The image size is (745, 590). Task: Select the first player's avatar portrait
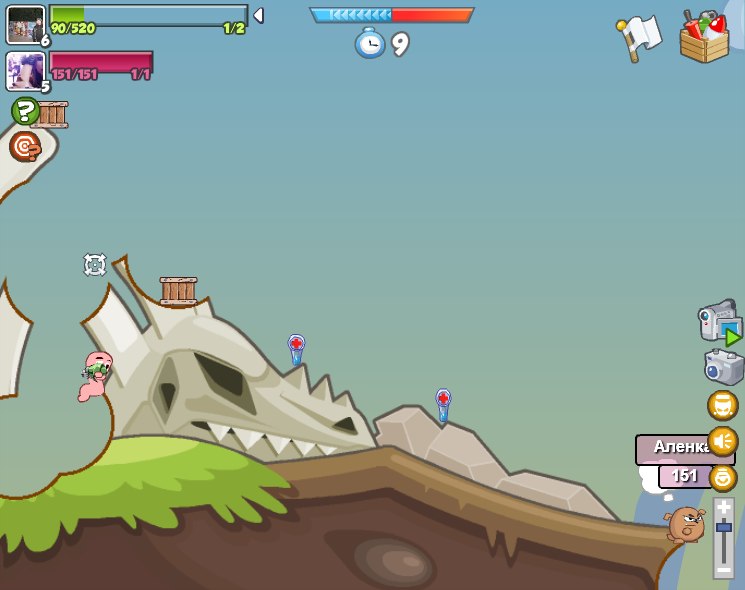[x=25, y=23]
